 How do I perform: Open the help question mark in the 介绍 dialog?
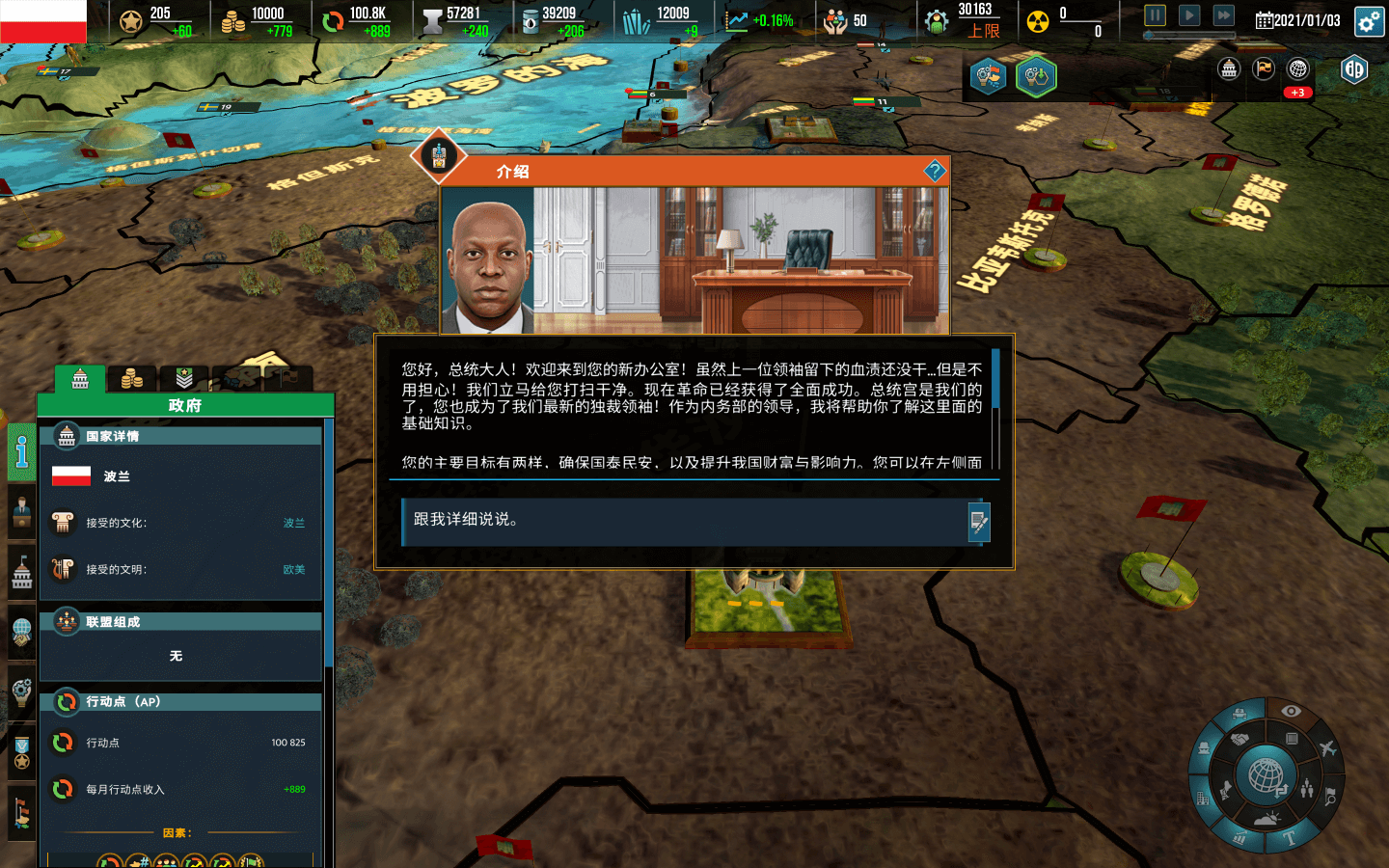click(x=934, y=172)
